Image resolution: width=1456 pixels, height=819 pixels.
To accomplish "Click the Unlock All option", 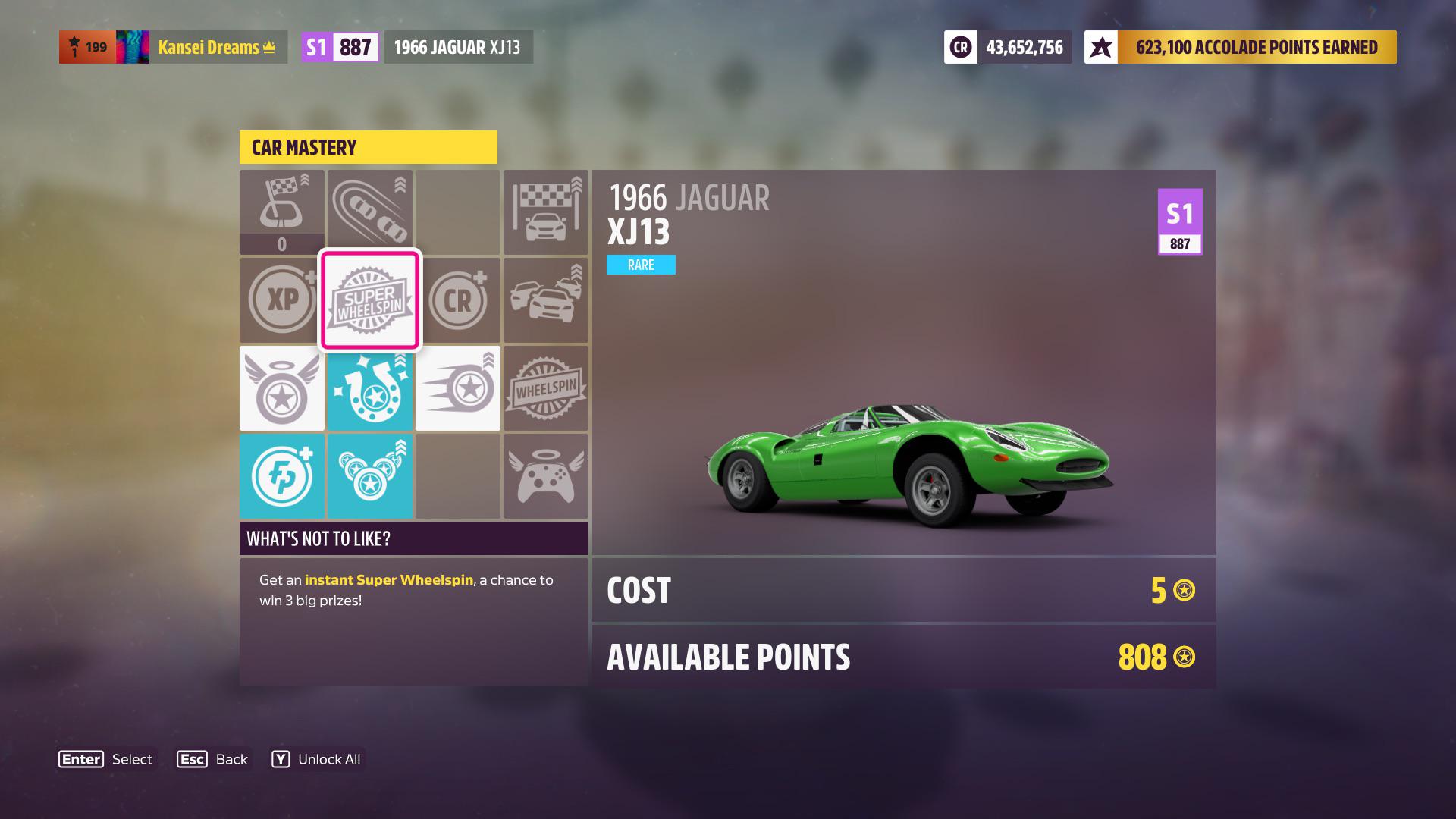I will coord(317,759).
